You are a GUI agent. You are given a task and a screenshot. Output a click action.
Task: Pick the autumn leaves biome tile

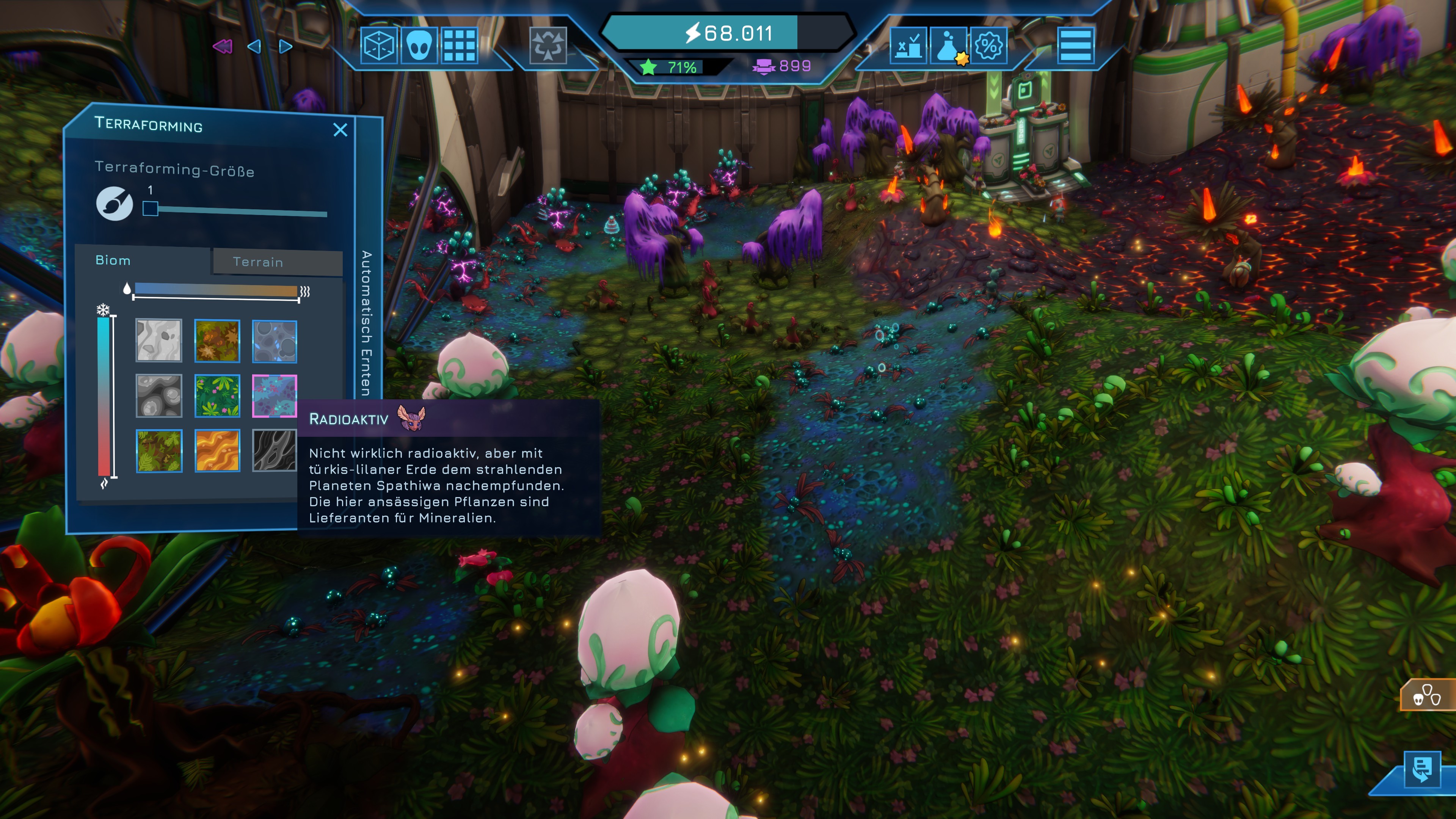[217, 341]
